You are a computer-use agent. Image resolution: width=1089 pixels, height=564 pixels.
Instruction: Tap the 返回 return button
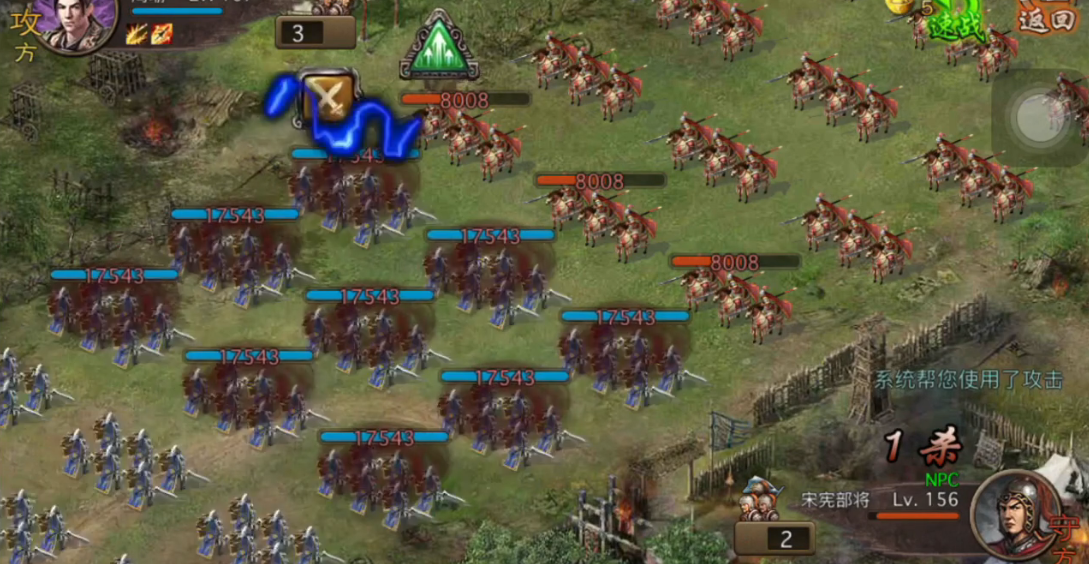pos(1046,18)
